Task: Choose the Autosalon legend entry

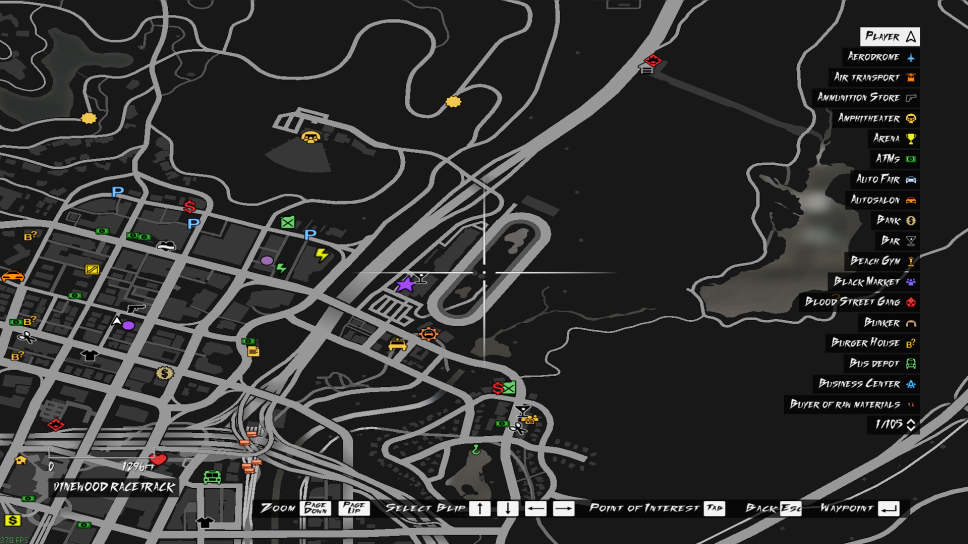Action: coord(883,200)
